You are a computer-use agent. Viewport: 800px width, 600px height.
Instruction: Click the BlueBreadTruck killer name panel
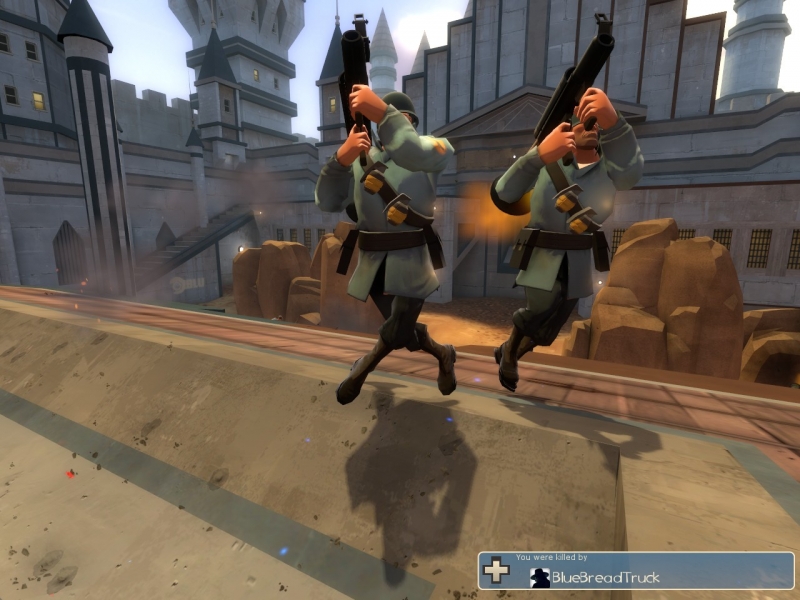tap(605, 577)
